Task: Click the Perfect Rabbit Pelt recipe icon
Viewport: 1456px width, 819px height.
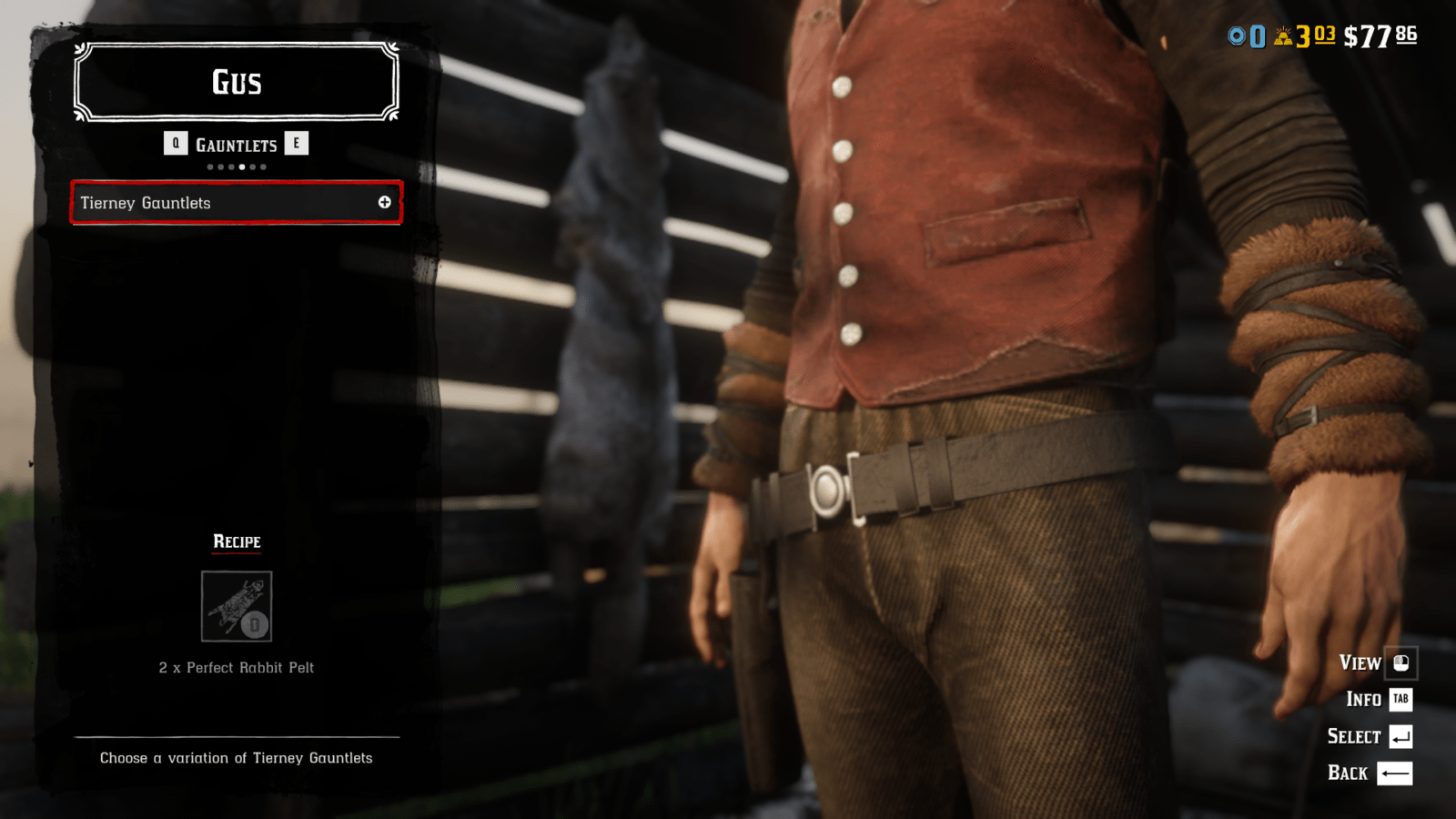Action: (x=237, y=606)
